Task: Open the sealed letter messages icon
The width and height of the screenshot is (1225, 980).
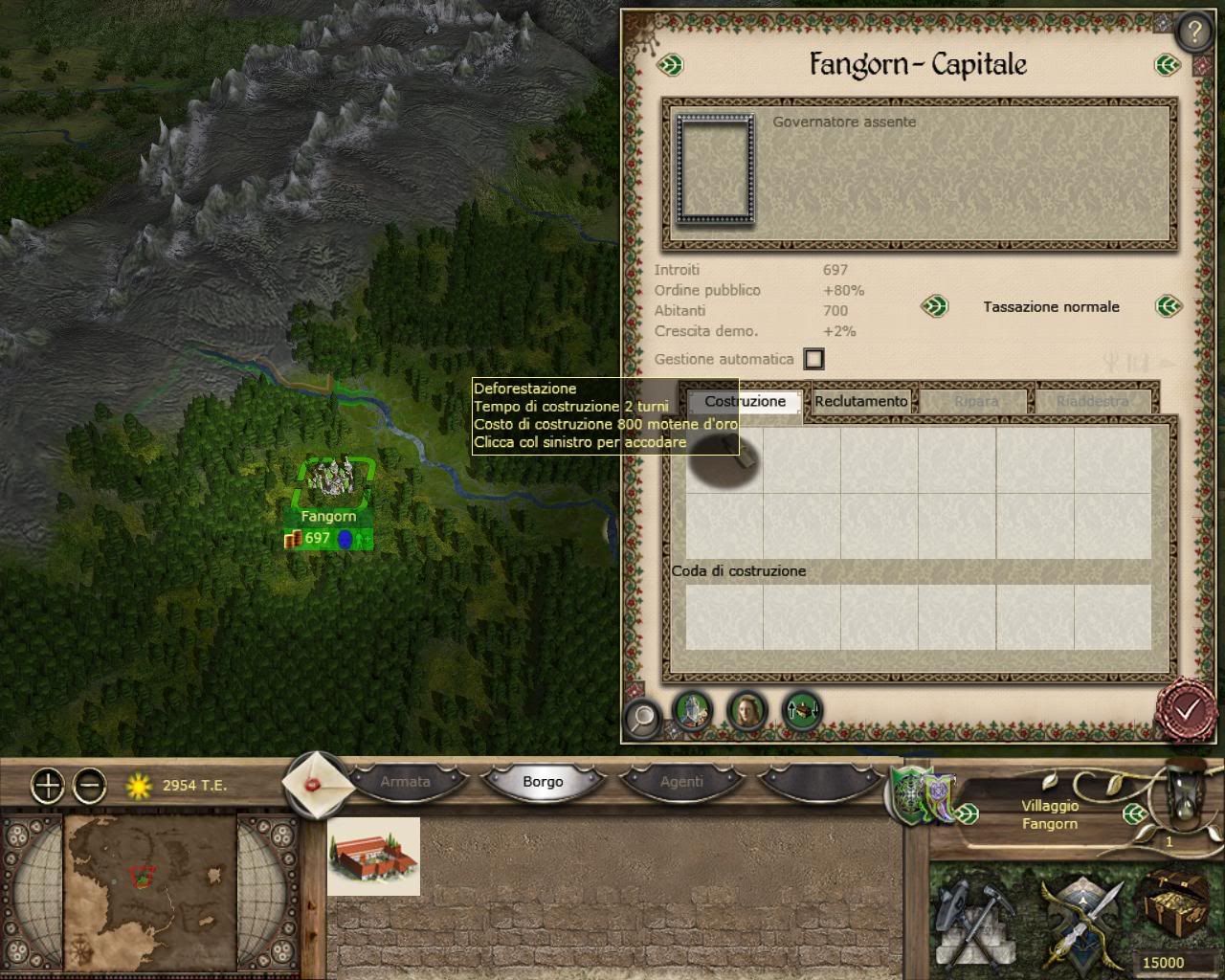Action: point(312,783)
